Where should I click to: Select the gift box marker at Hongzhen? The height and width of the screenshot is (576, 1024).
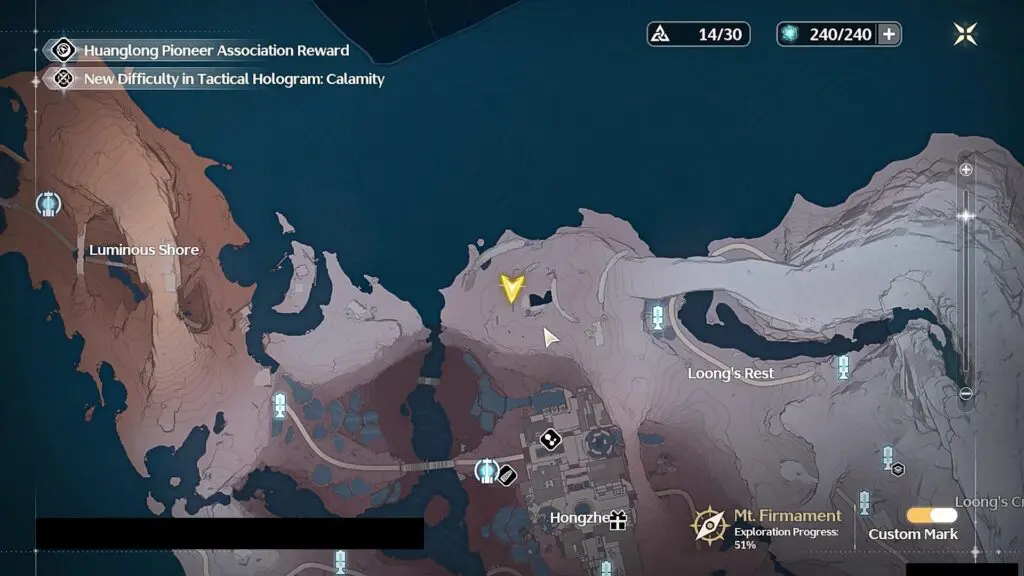pyautogui.click(x=617, y=519)
